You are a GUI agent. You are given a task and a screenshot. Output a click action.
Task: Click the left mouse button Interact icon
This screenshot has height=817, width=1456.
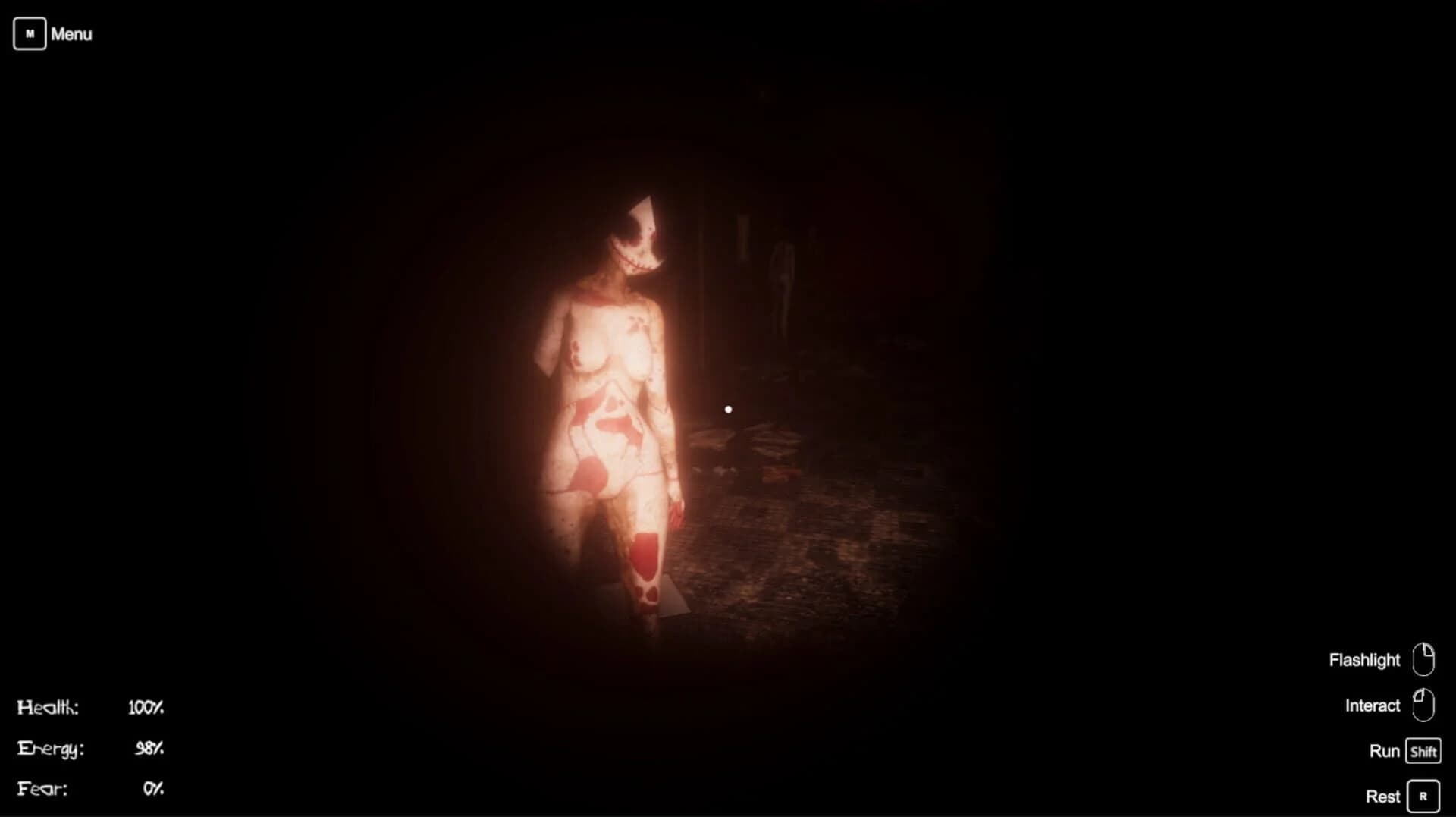(x=1423, y=705)
